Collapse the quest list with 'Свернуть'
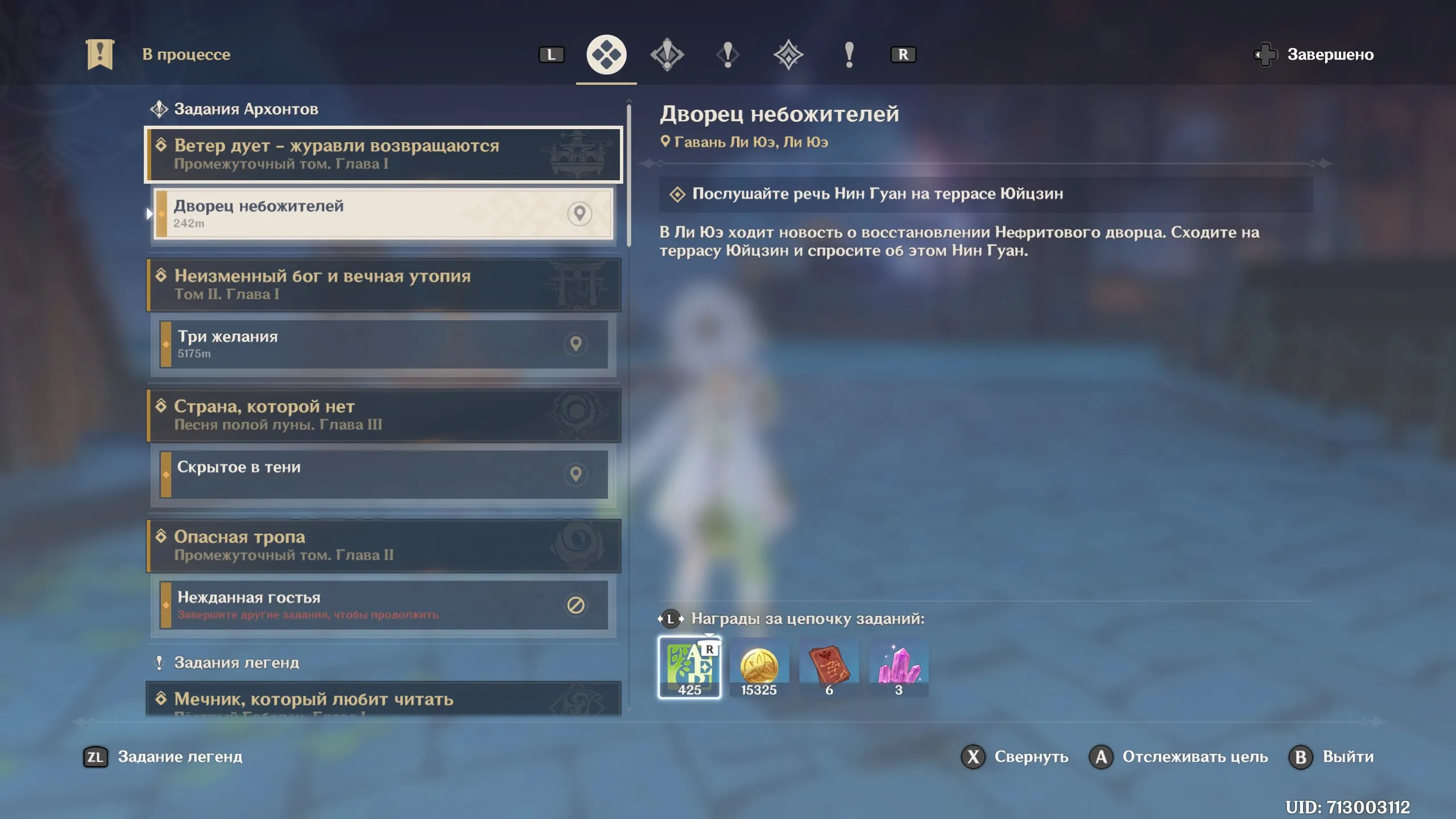The height and width of the screenshot is (819, 1456). click(x=1015, y=757)
